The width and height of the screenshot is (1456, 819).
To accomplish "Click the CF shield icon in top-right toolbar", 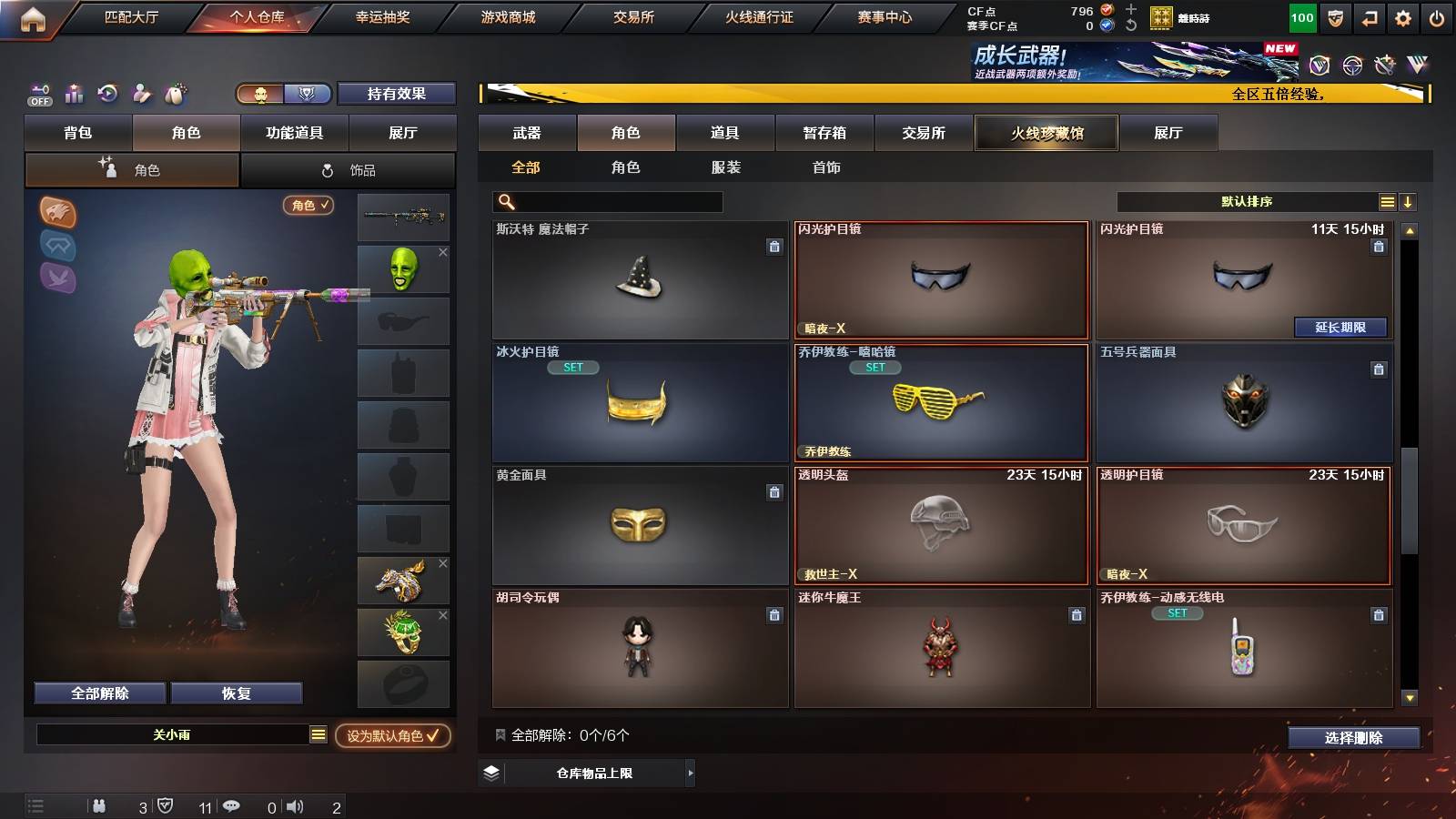I will pos(1334,17).
